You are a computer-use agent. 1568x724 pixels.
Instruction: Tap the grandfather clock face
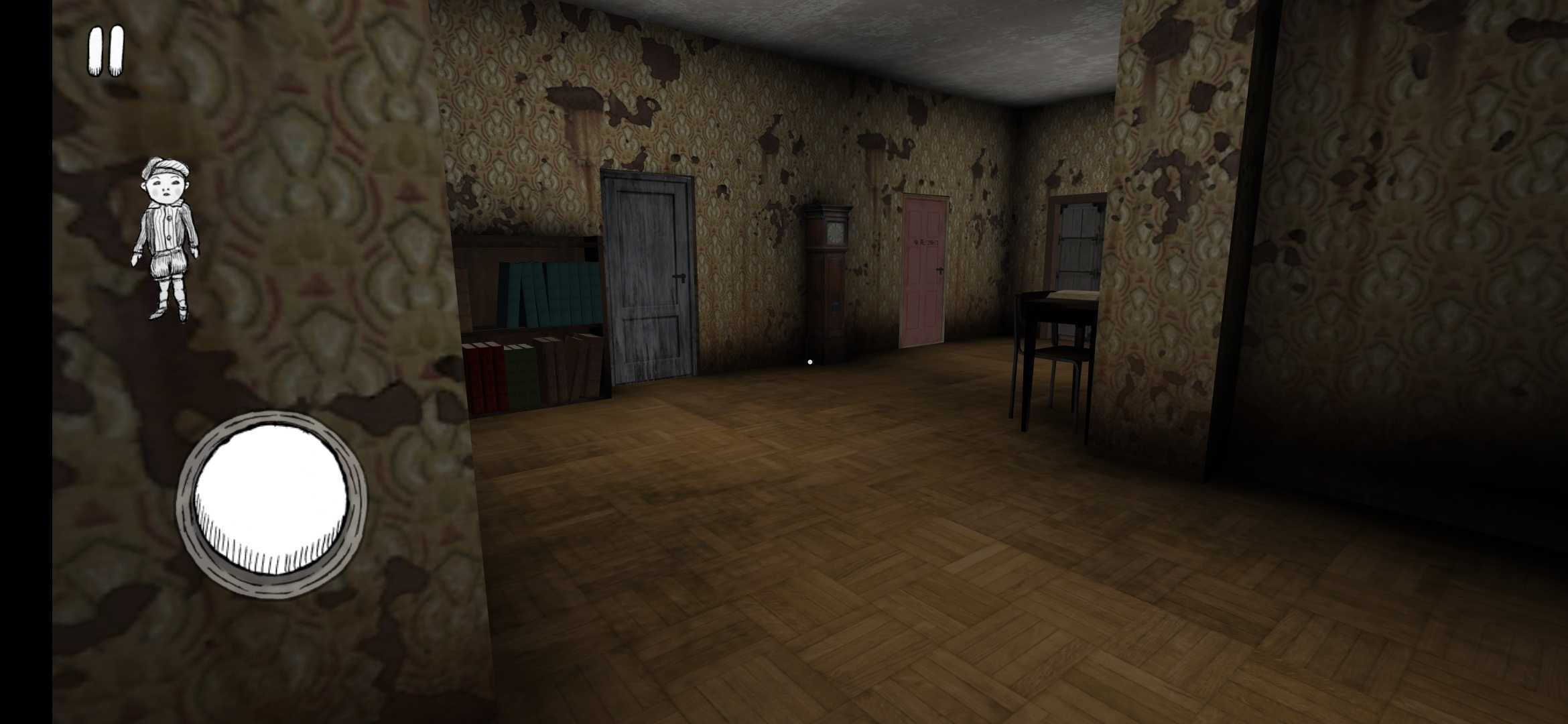[835, 232]
